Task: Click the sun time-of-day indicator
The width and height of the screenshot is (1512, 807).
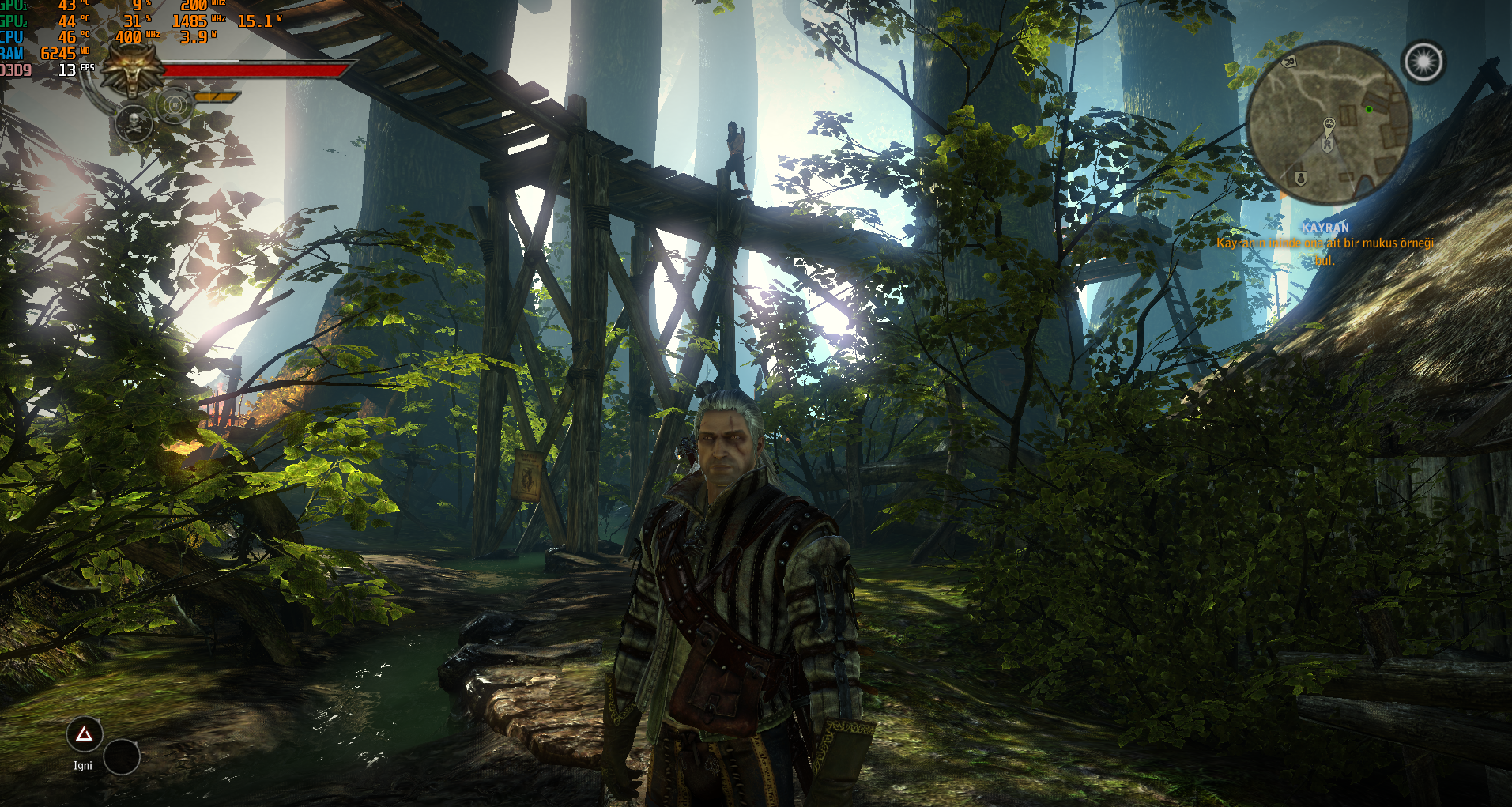Action: click(1423, 62)
